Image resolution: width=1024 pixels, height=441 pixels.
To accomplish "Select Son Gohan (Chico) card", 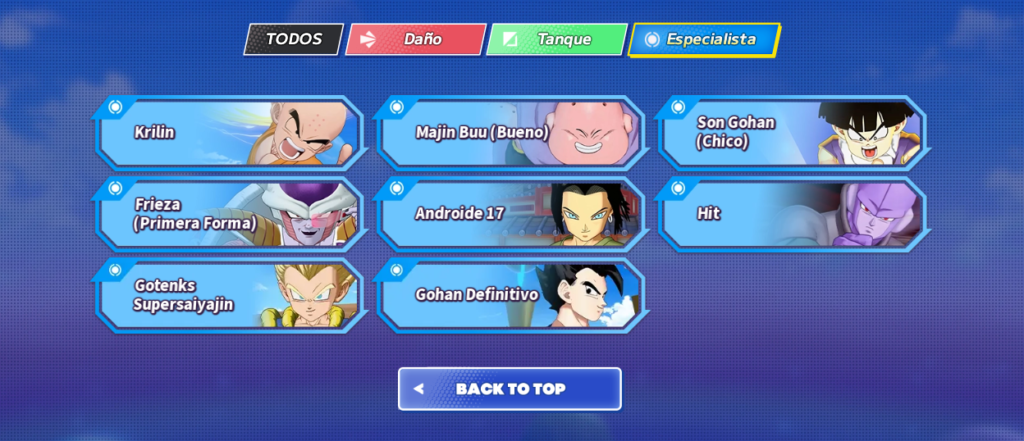I will pyautogui.click(x=791, y=132).
